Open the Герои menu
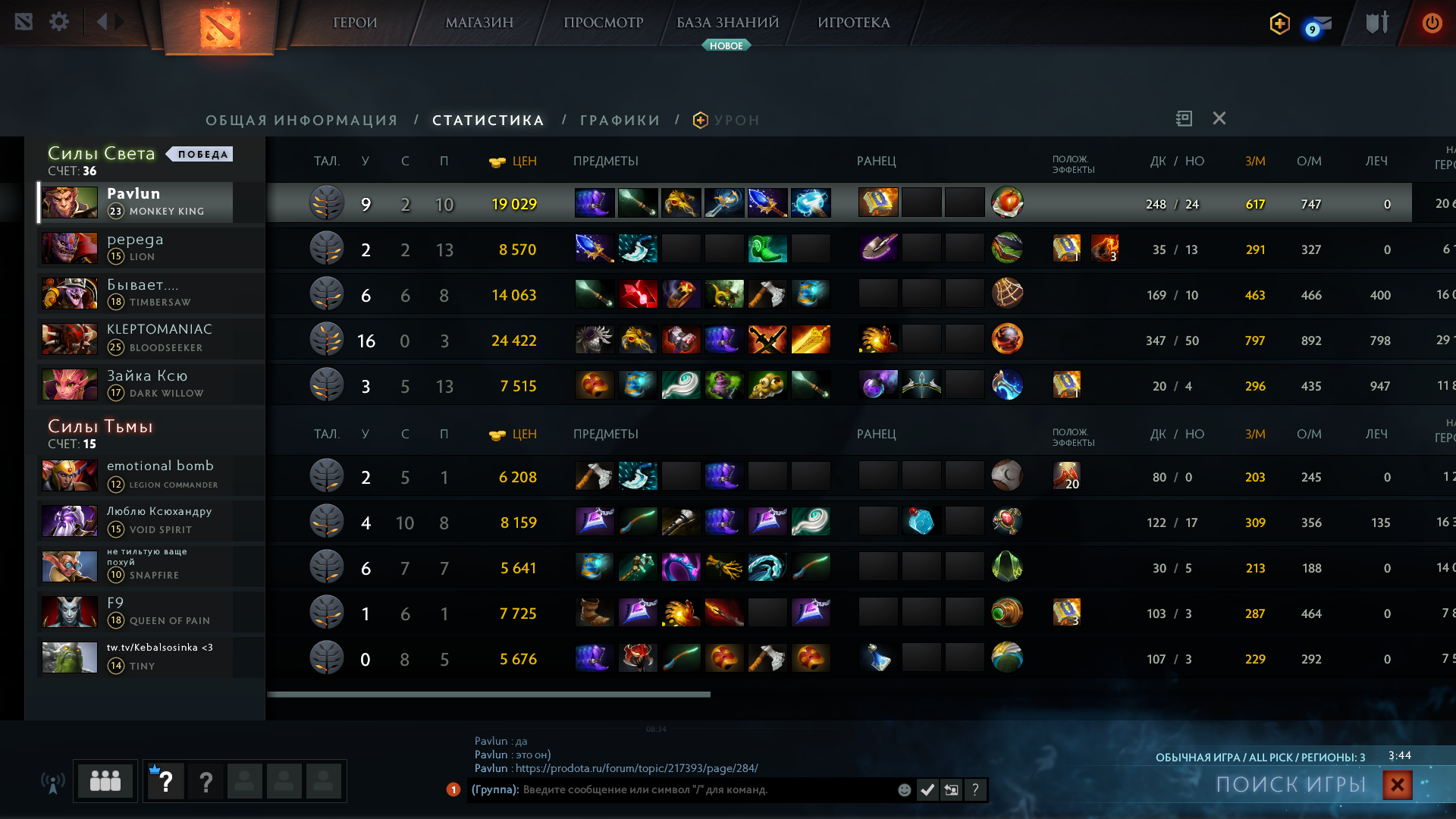 (x=355, y=23)
